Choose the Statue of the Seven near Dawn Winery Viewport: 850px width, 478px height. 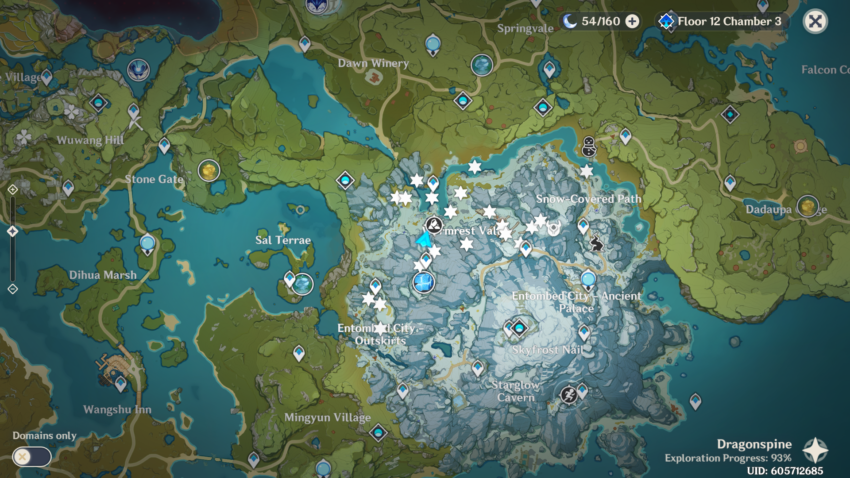pos(433,44)
